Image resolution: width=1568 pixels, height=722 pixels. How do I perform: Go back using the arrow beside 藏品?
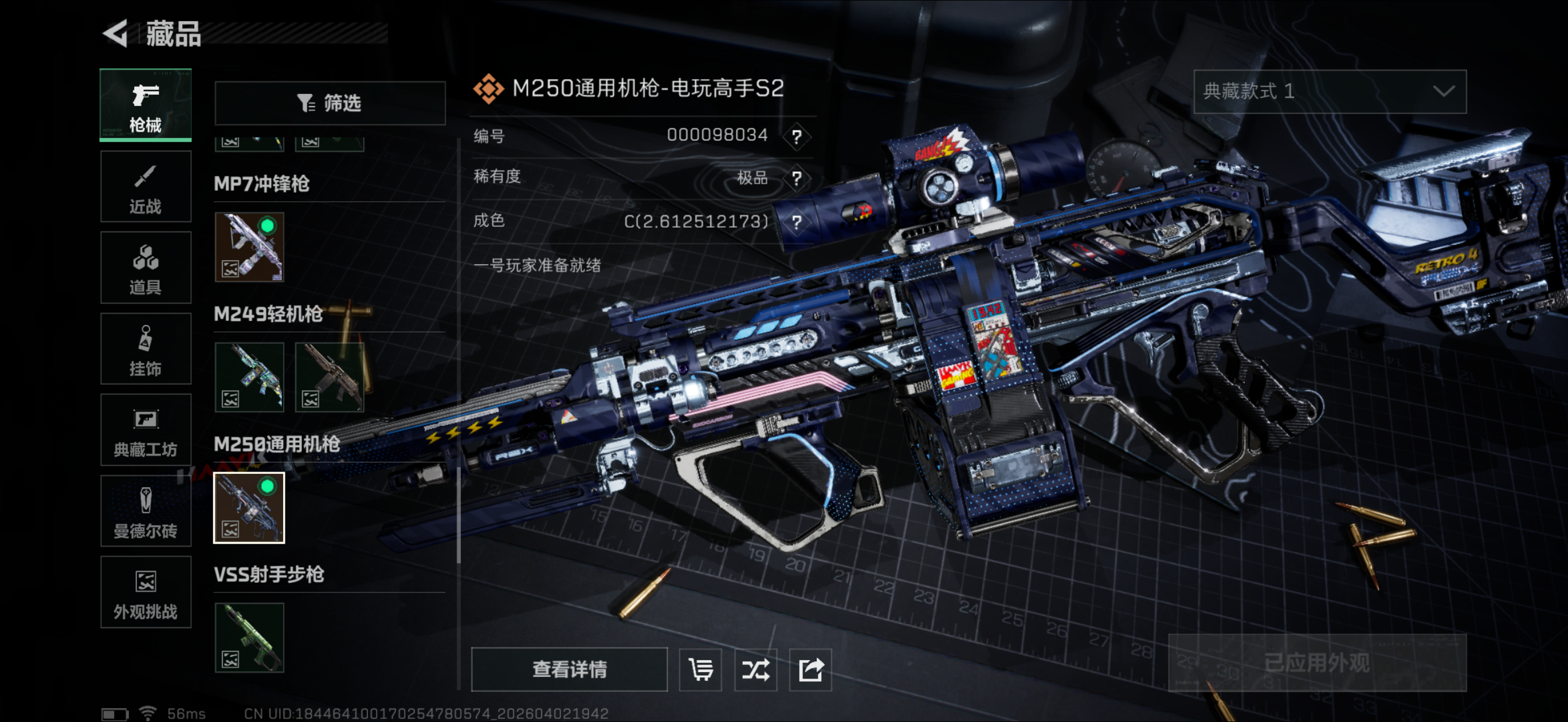(116, 33)
